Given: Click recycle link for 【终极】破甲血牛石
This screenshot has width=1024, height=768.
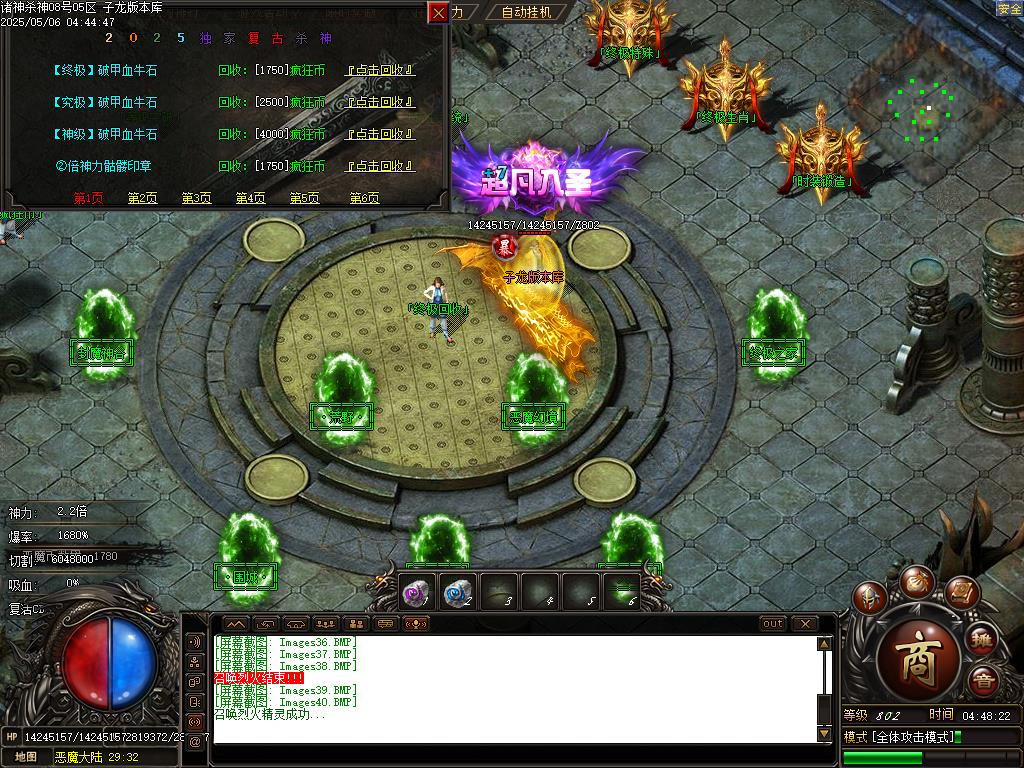Looking at the screenshot, I should click(380, 71).
